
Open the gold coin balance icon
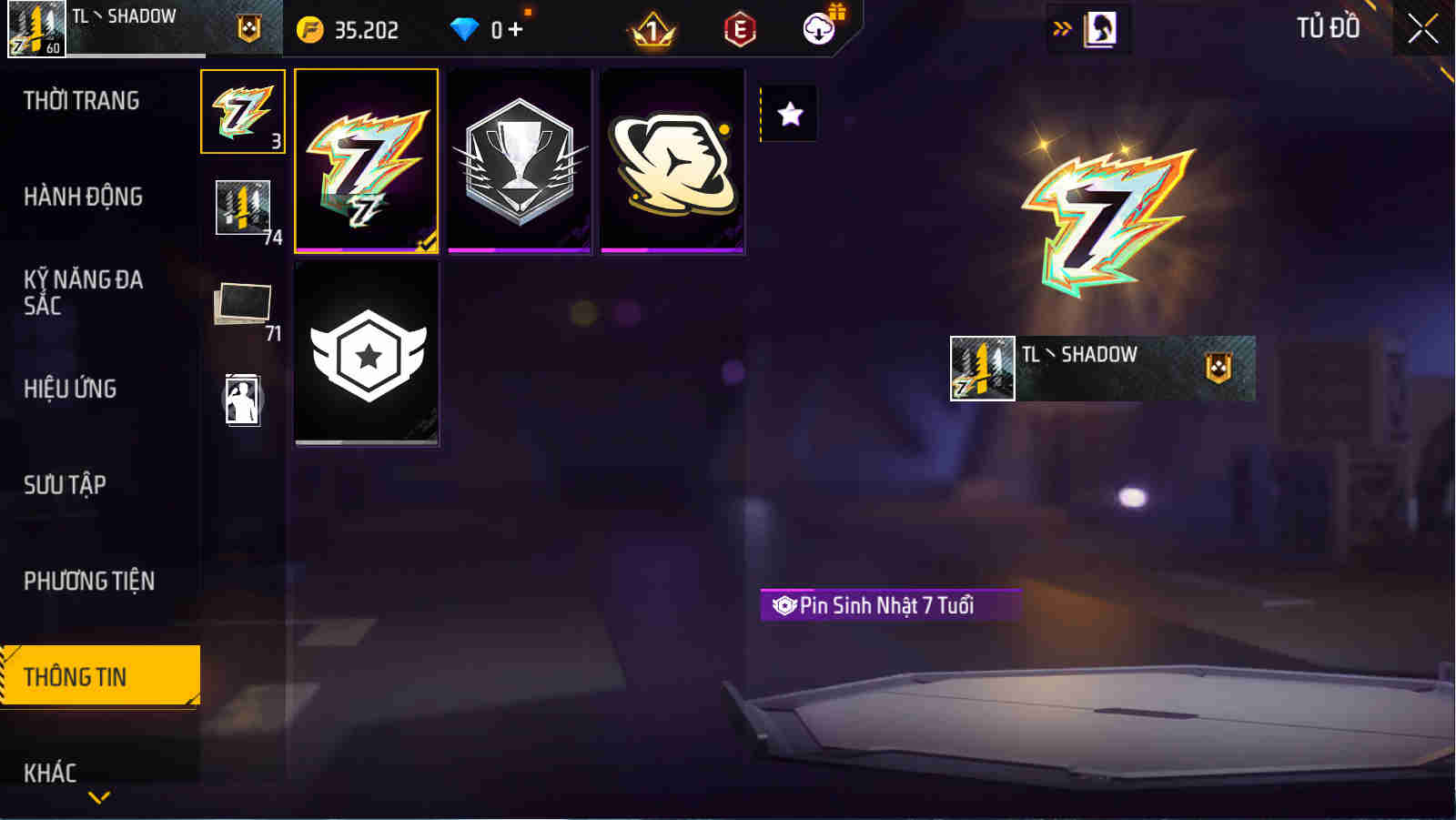pyautogui.click(x=311, y=28)
